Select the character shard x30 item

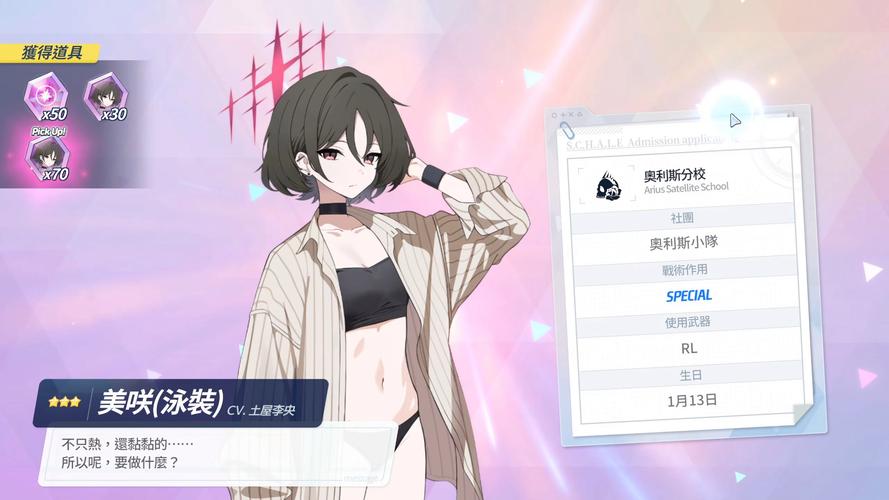coord(103,96)
